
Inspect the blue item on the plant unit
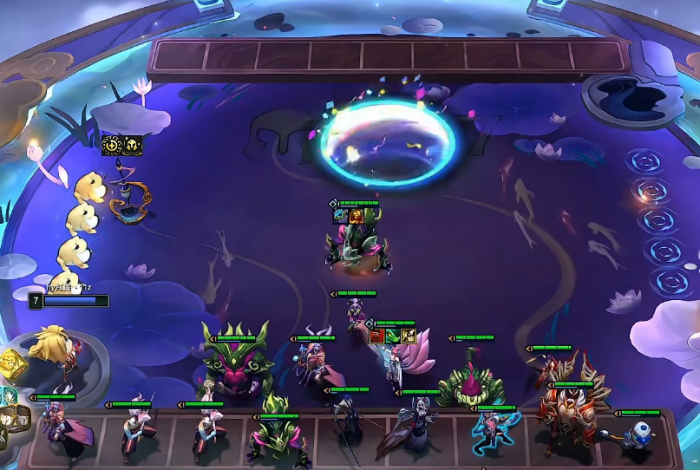click(341, 215)
